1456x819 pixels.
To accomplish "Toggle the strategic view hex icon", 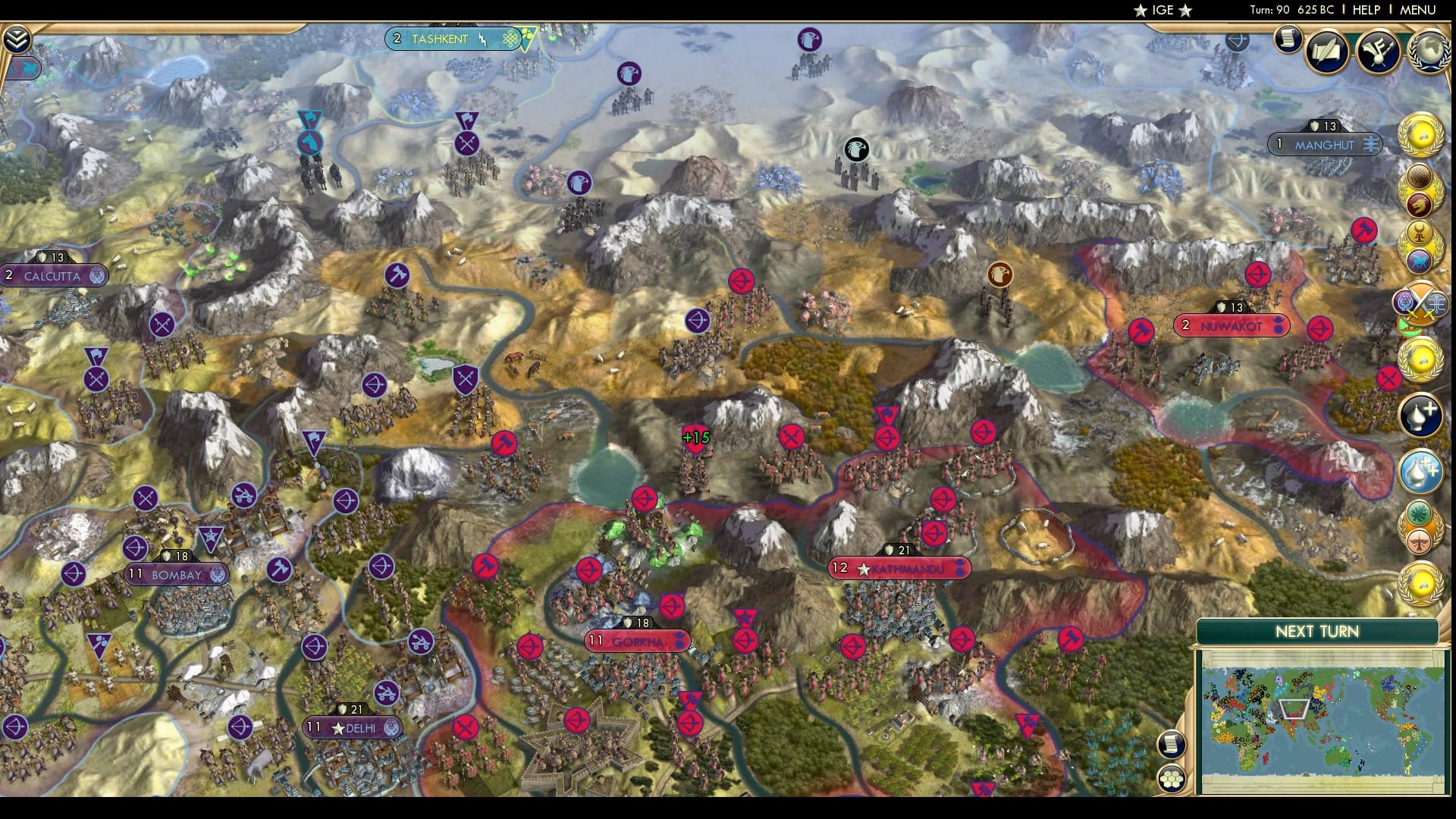I will (x=1172, y=777).
